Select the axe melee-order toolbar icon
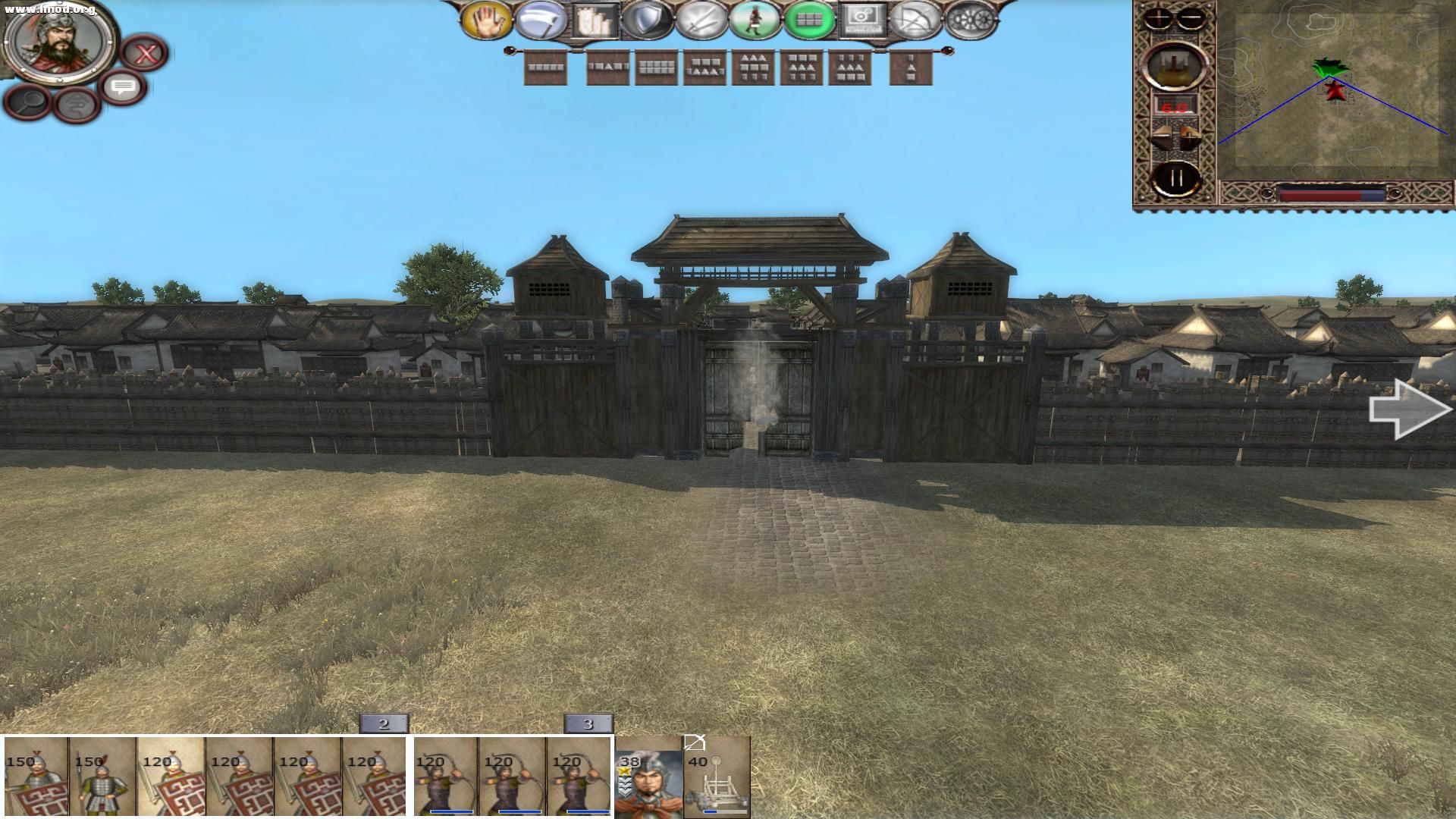 [x=540, y=19]
